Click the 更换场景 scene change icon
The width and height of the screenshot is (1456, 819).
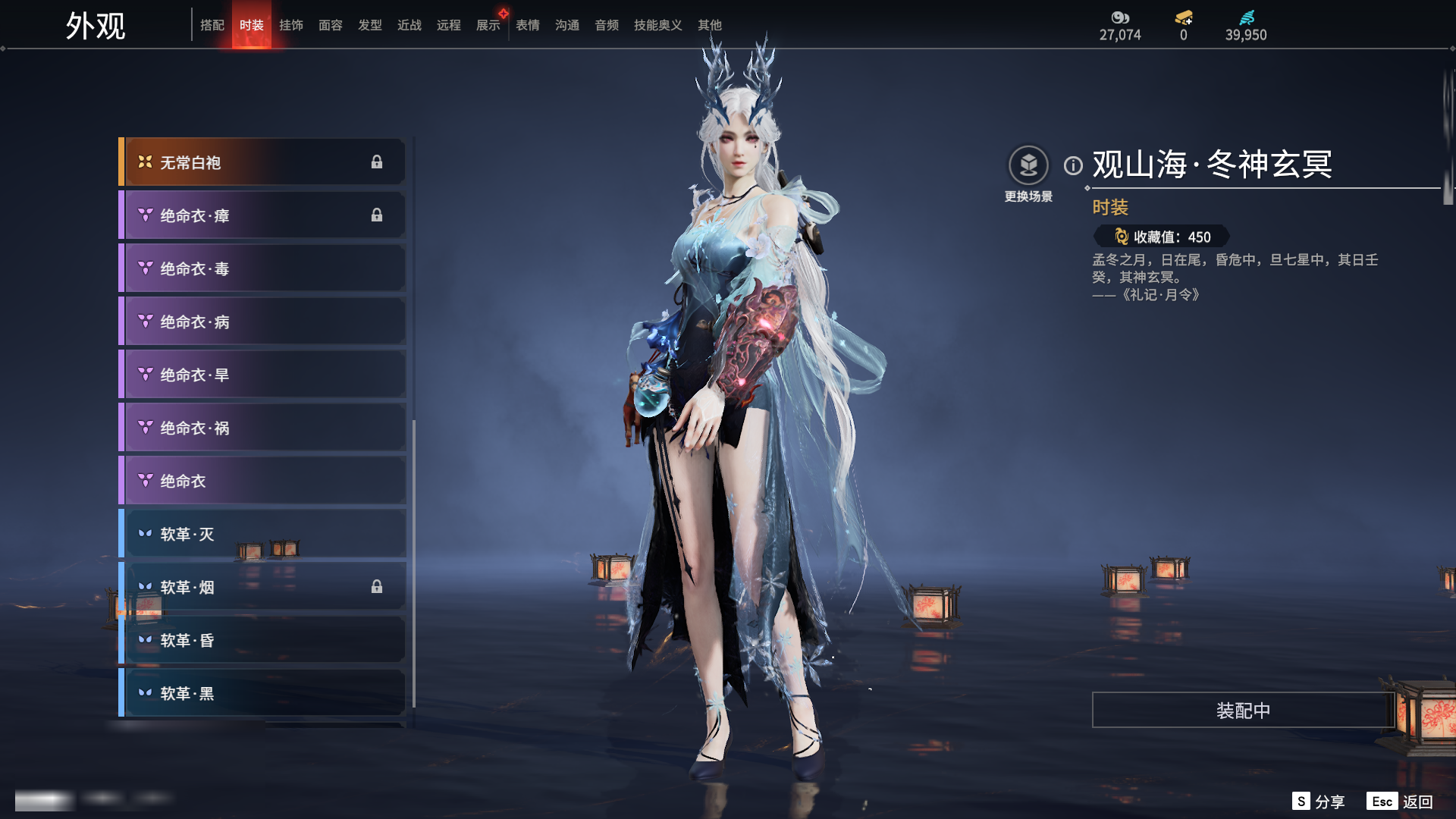tap(1028, 165)
